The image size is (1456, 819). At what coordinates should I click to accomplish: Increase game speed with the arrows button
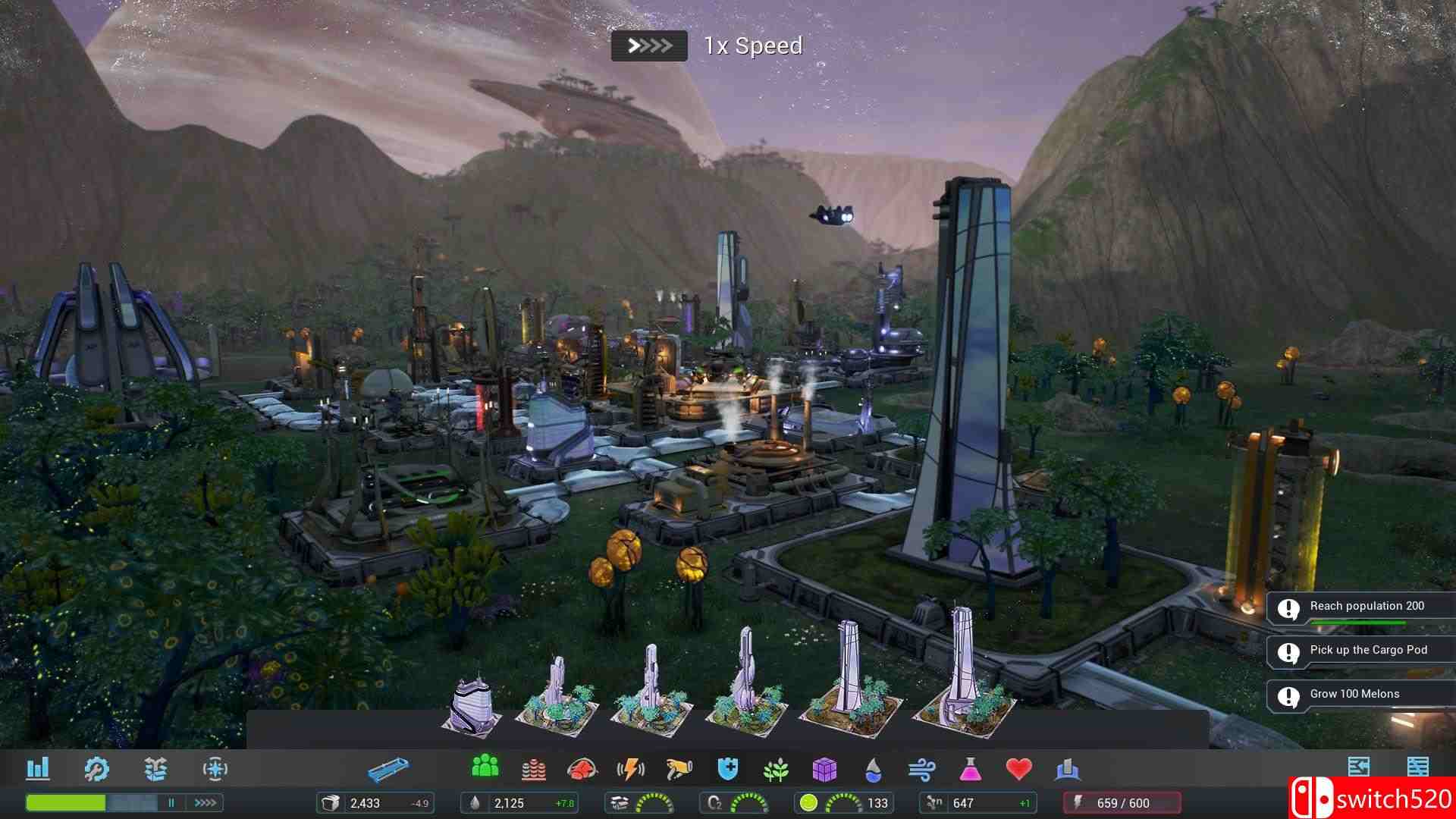(205, 802)
